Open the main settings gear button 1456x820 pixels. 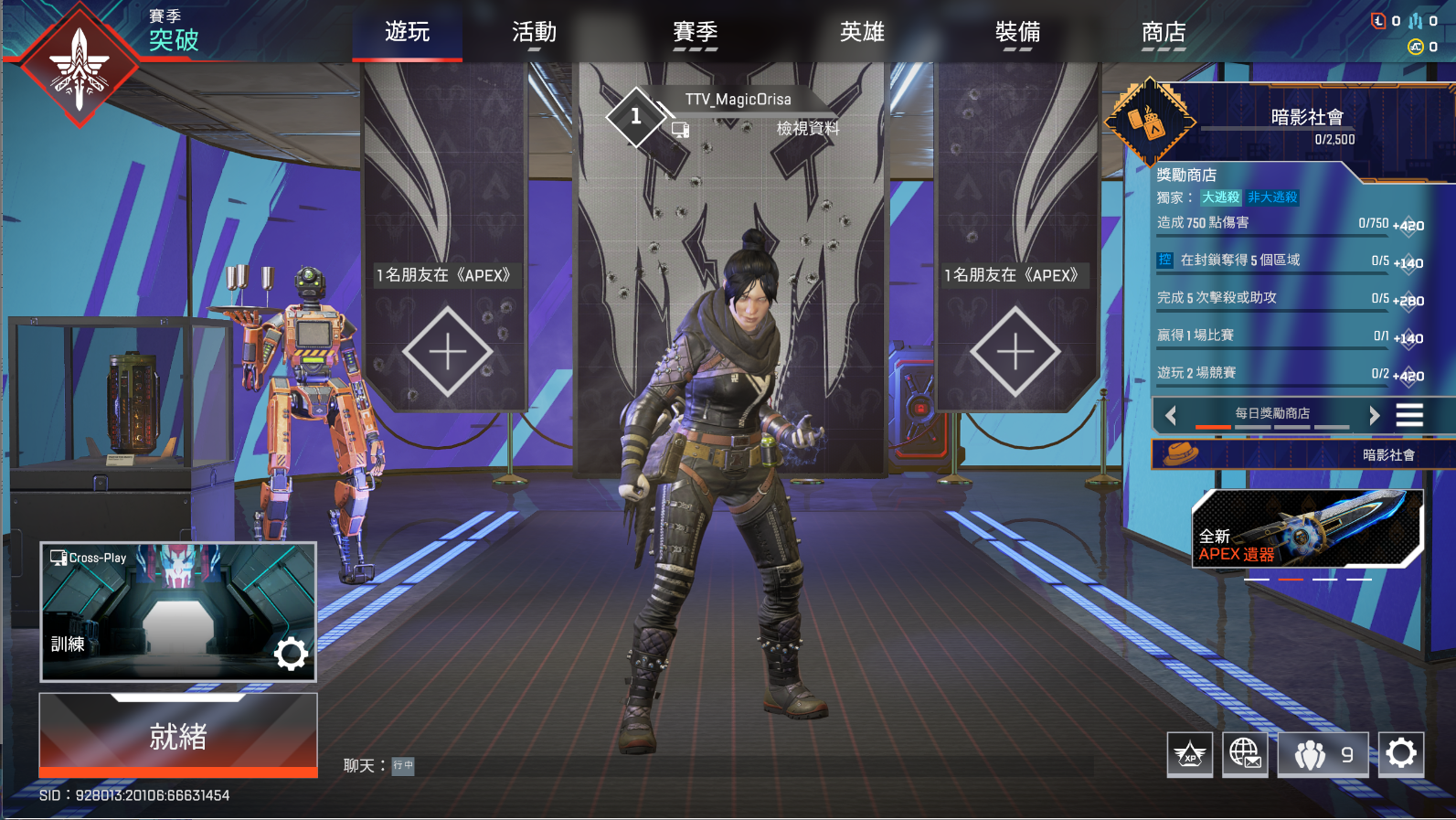tap(1401, 754)
